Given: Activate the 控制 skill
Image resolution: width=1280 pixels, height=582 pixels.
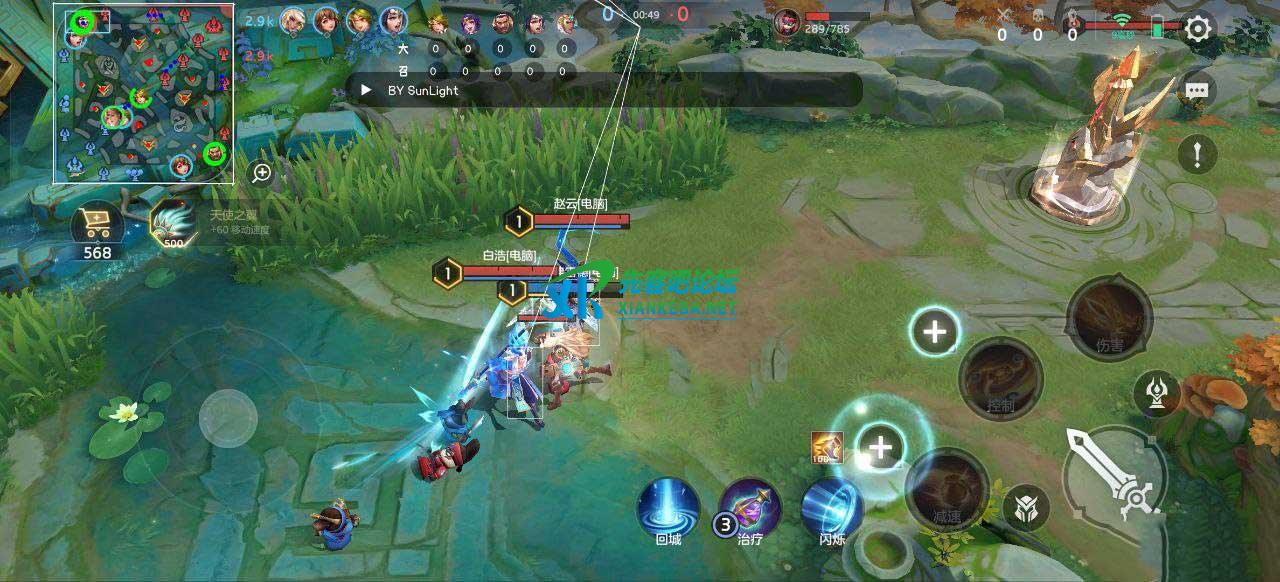Looking at the screenshot, I should pyautogui.click(x=1001, y=379).
